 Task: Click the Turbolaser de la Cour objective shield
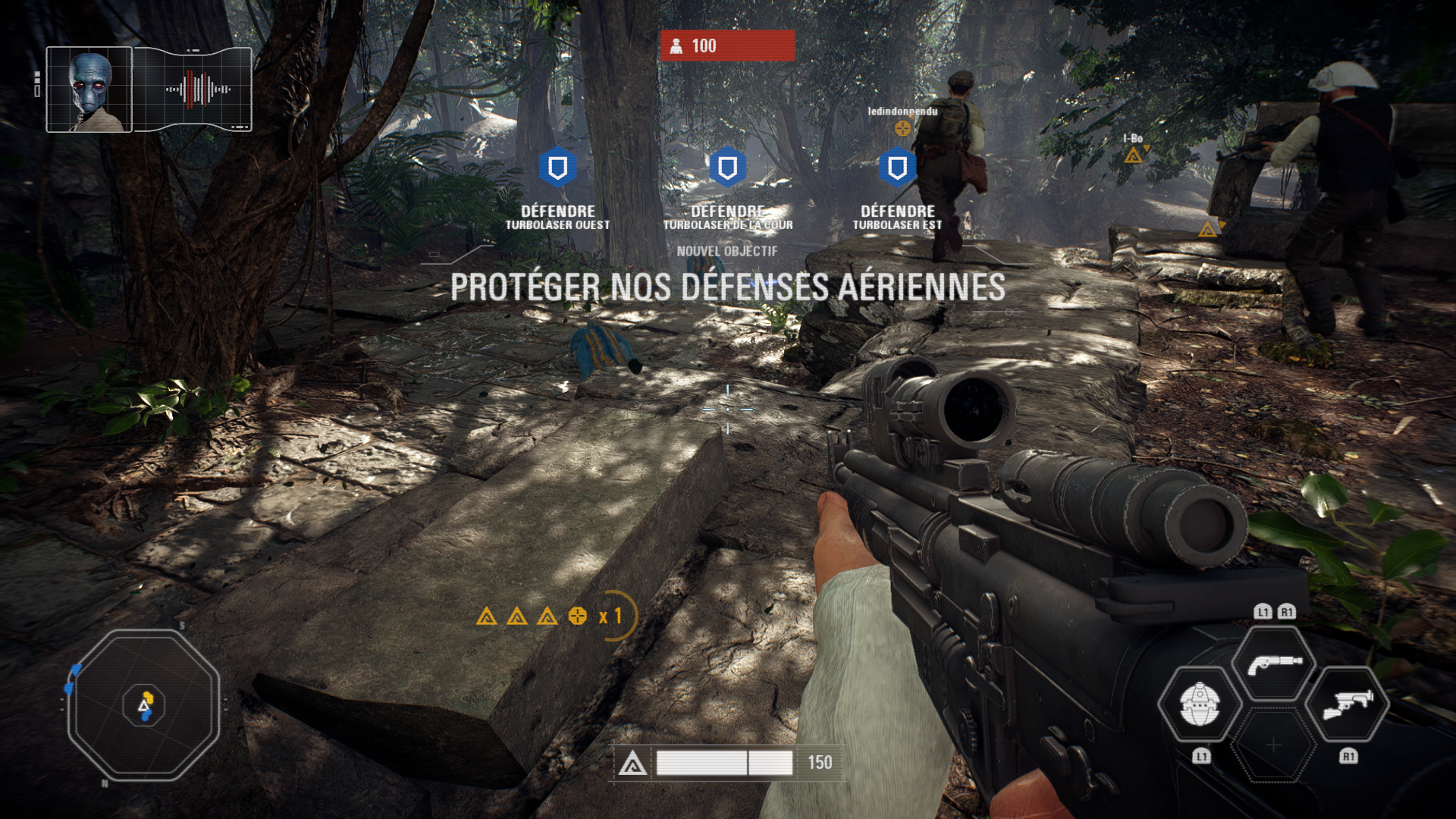pos(727,168)
